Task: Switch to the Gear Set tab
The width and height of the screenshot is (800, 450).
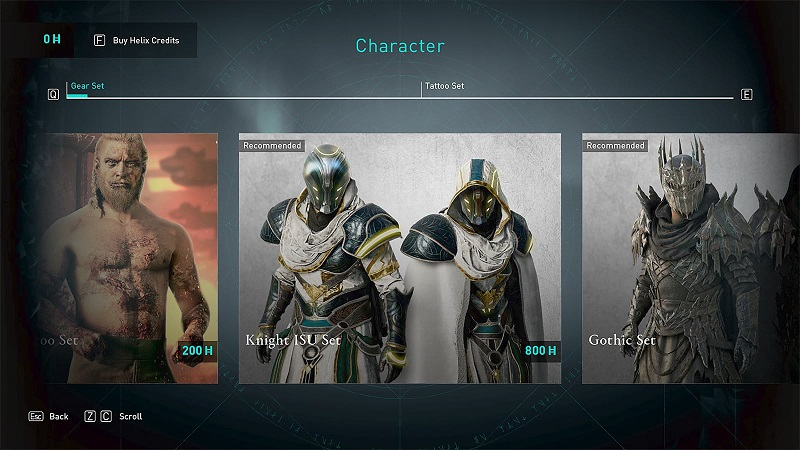Action: (87, 86)
